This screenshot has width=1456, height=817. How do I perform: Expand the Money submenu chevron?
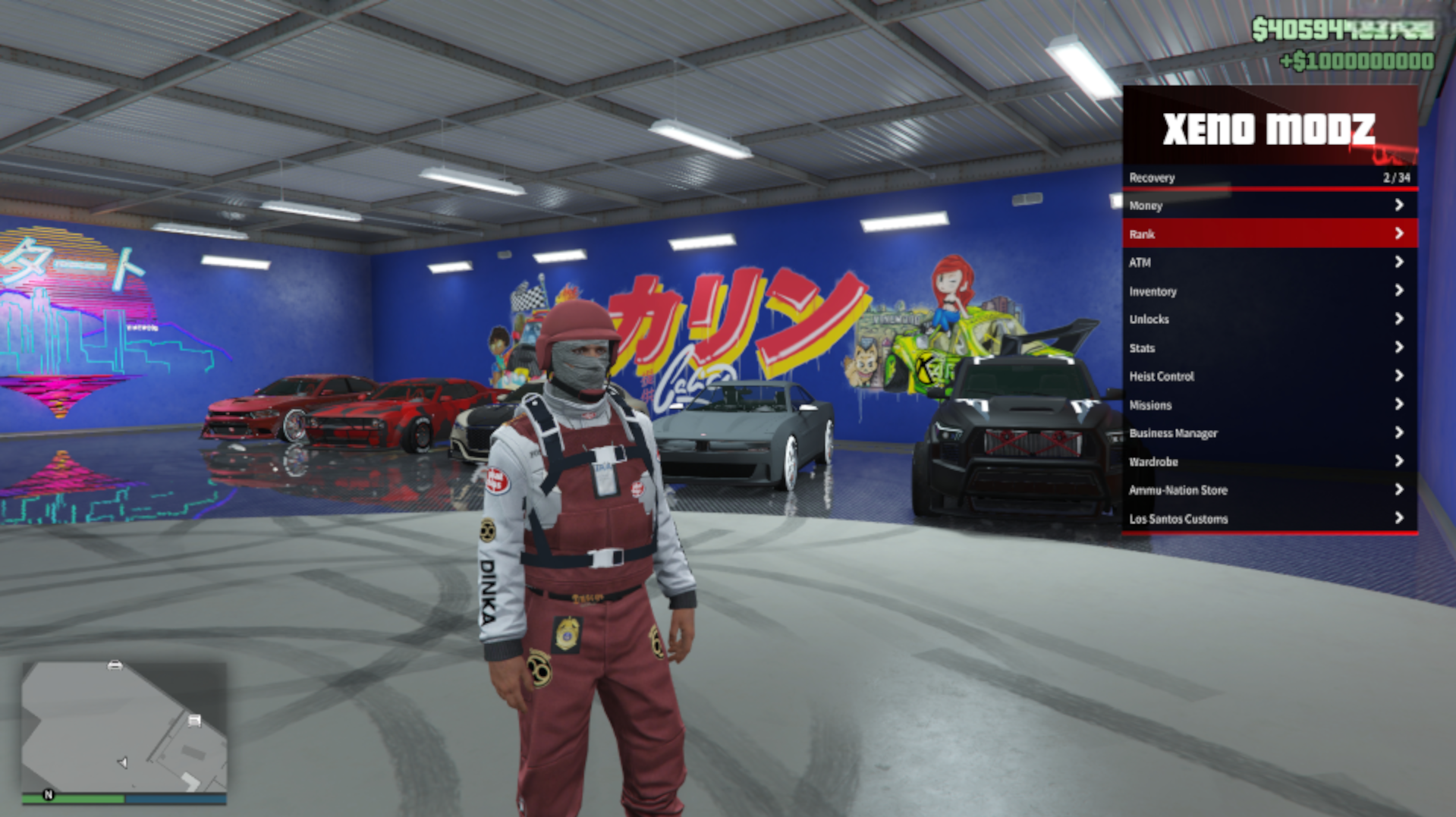coord(1400,206)
